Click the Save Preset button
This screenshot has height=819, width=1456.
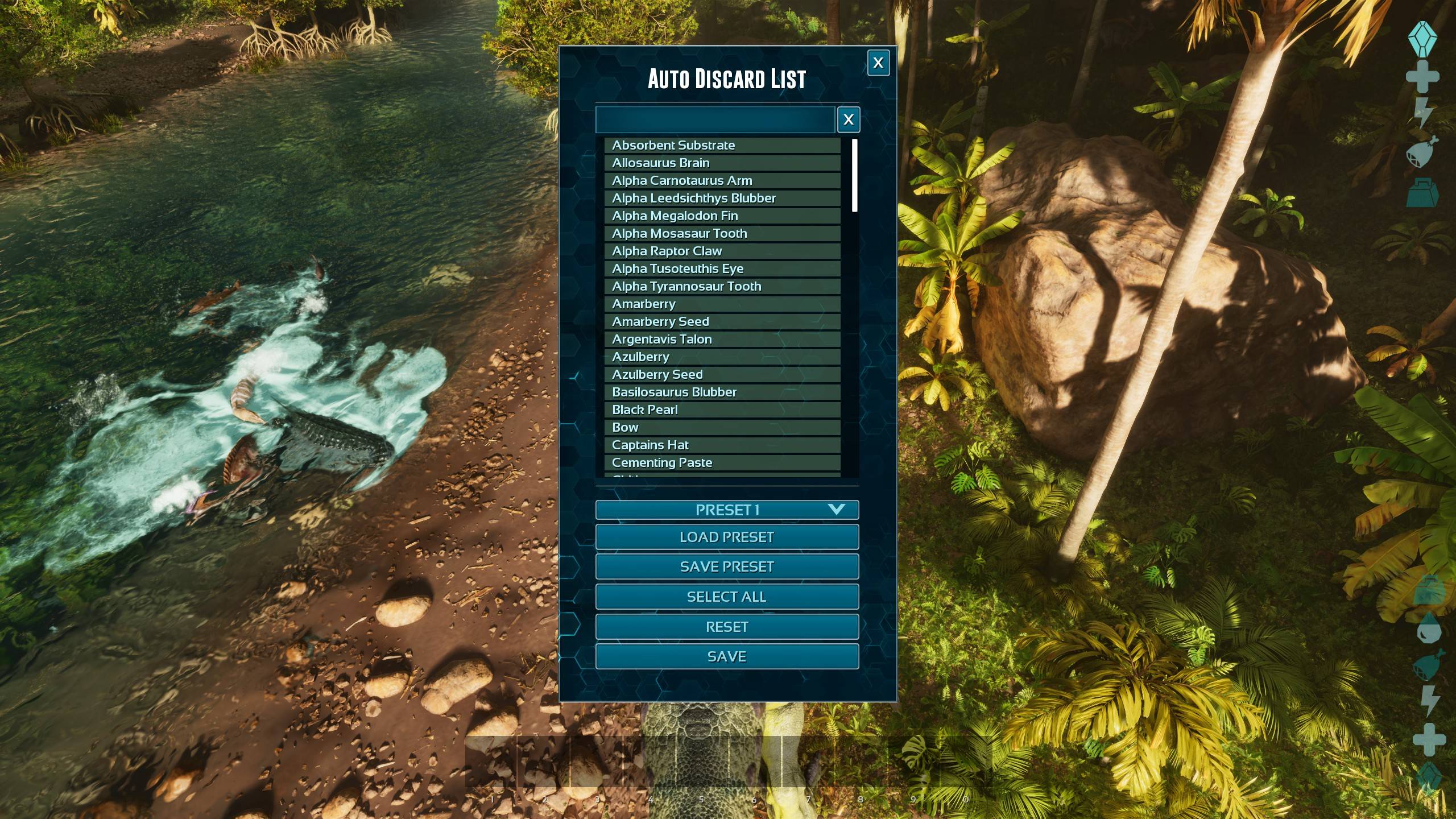727,567
